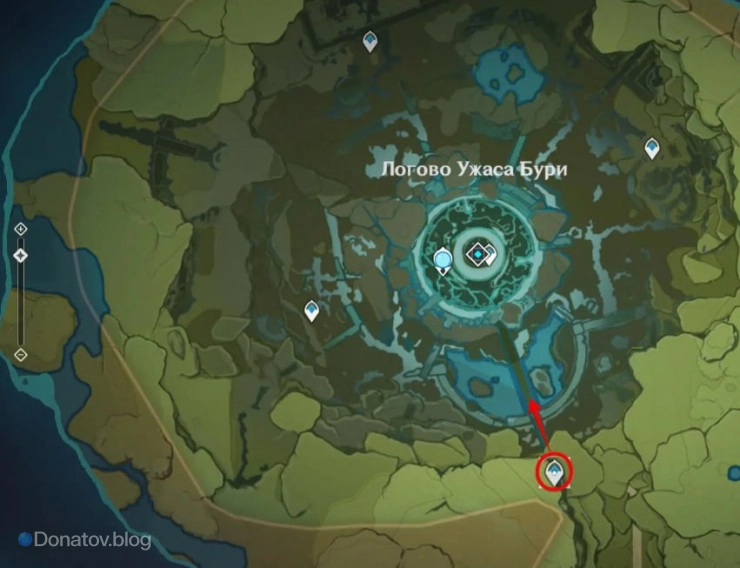Screen dimensions: 740x568
Task: Select the northernmost teleport waypoint
Action: [x=370, y=41]
